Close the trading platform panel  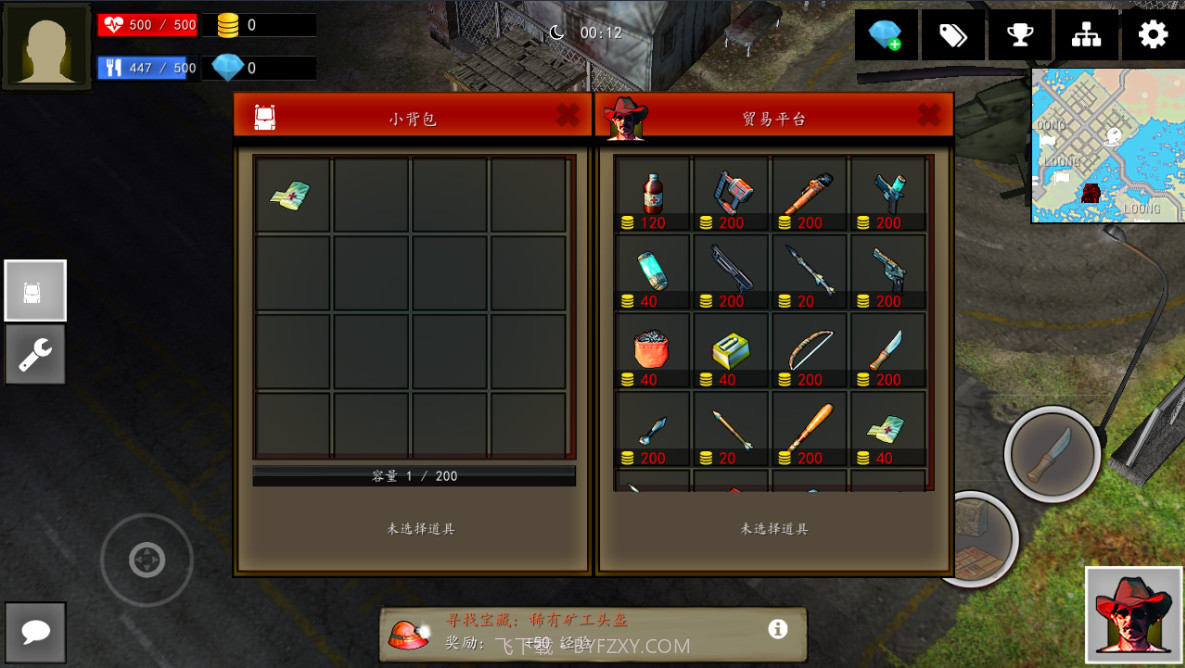click(x=928, y=116)
